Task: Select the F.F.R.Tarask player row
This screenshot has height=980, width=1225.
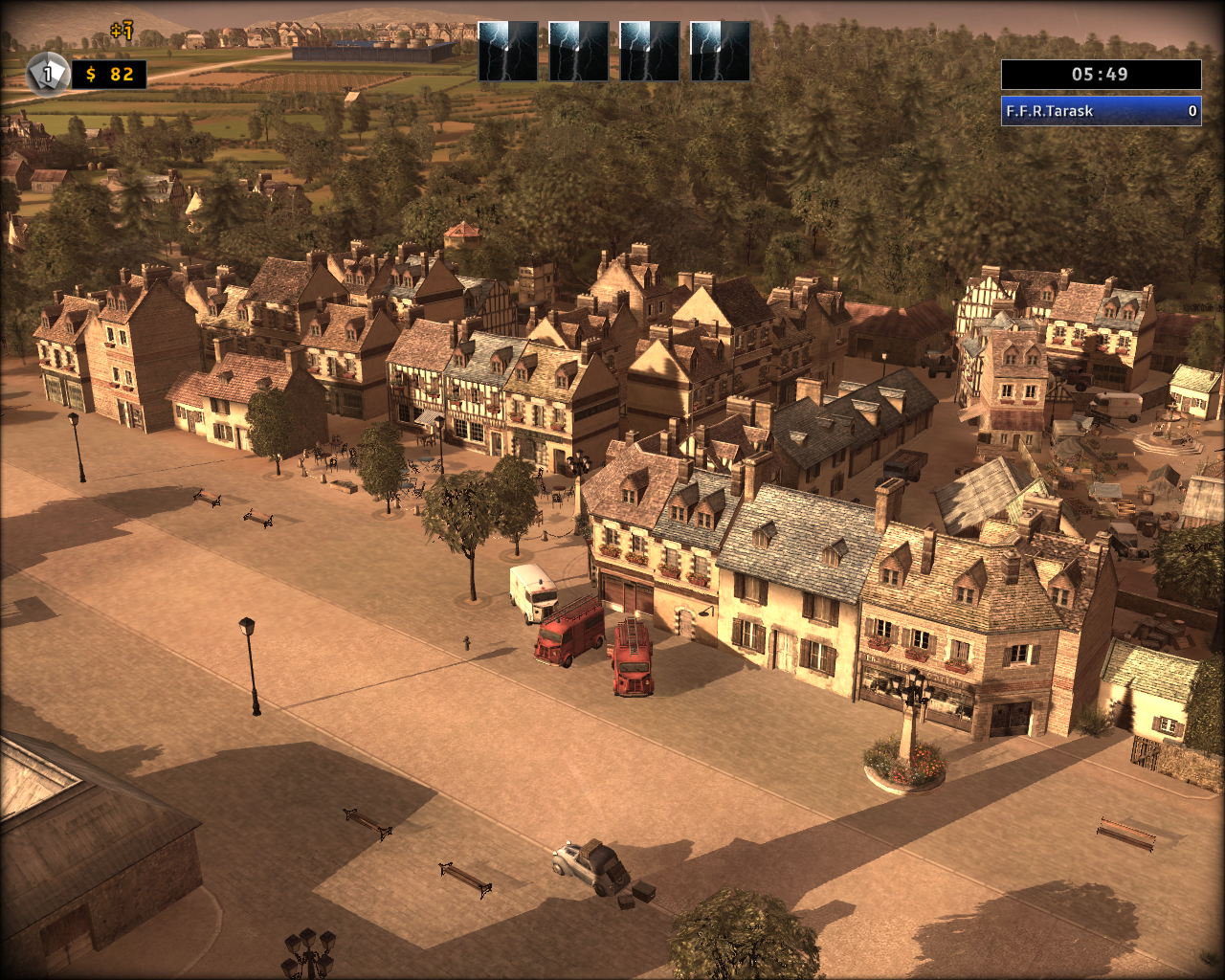Action: [1101, 111]
